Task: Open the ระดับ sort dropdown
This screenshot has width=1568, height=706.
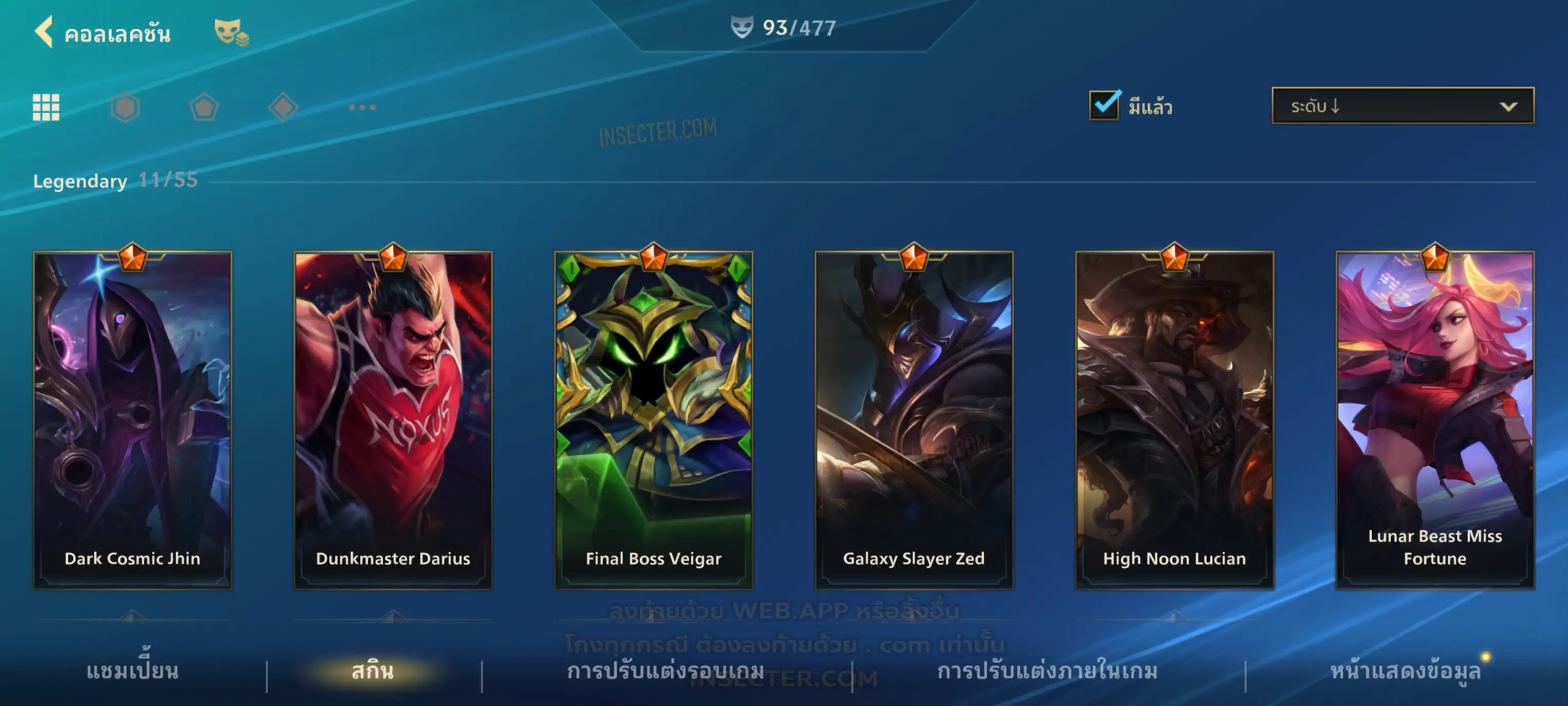Action: [x=1402, y=105]
